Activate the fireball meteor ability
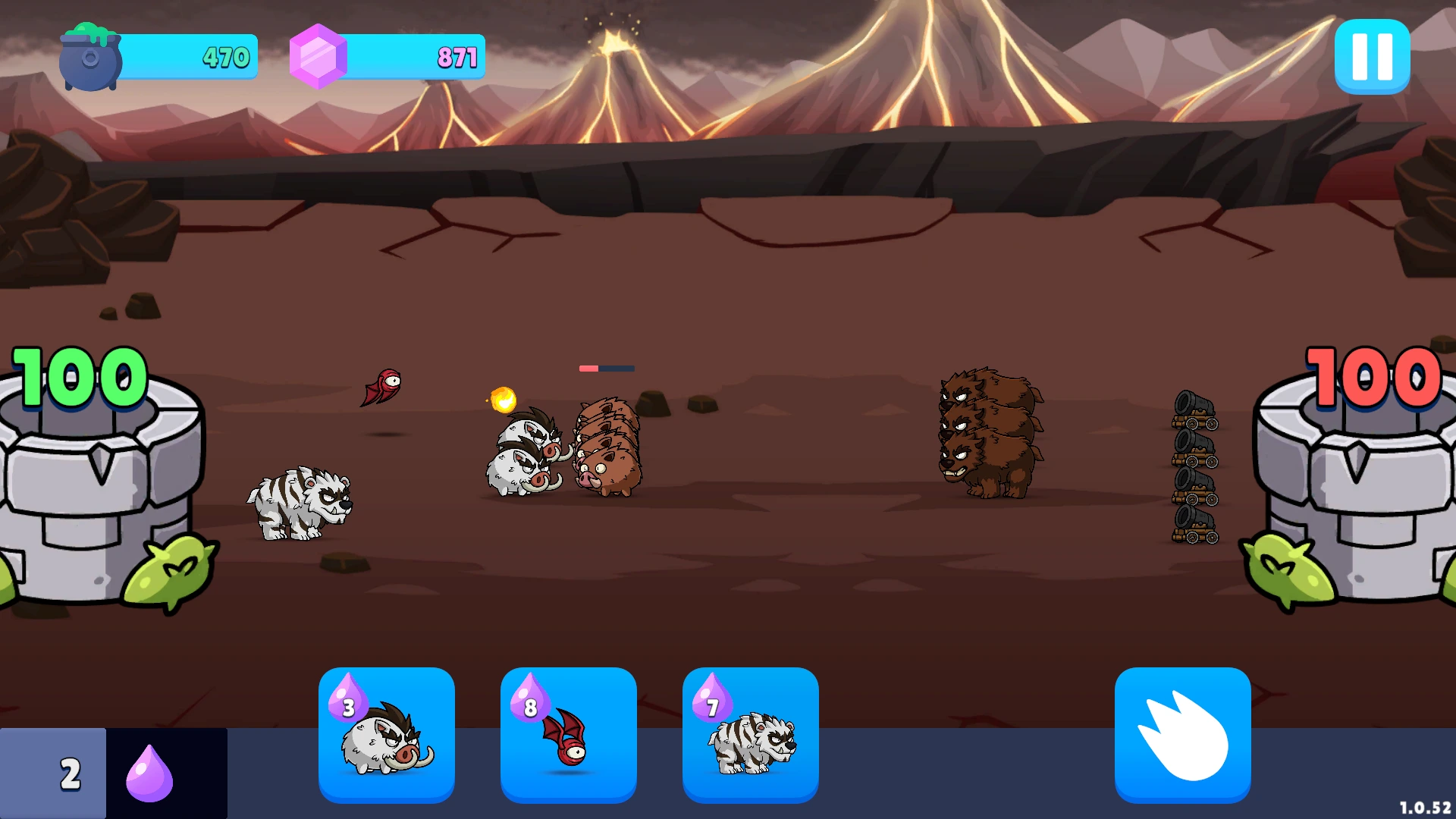This screenshot has height=819, width=1456. [x=1182, y=734]
